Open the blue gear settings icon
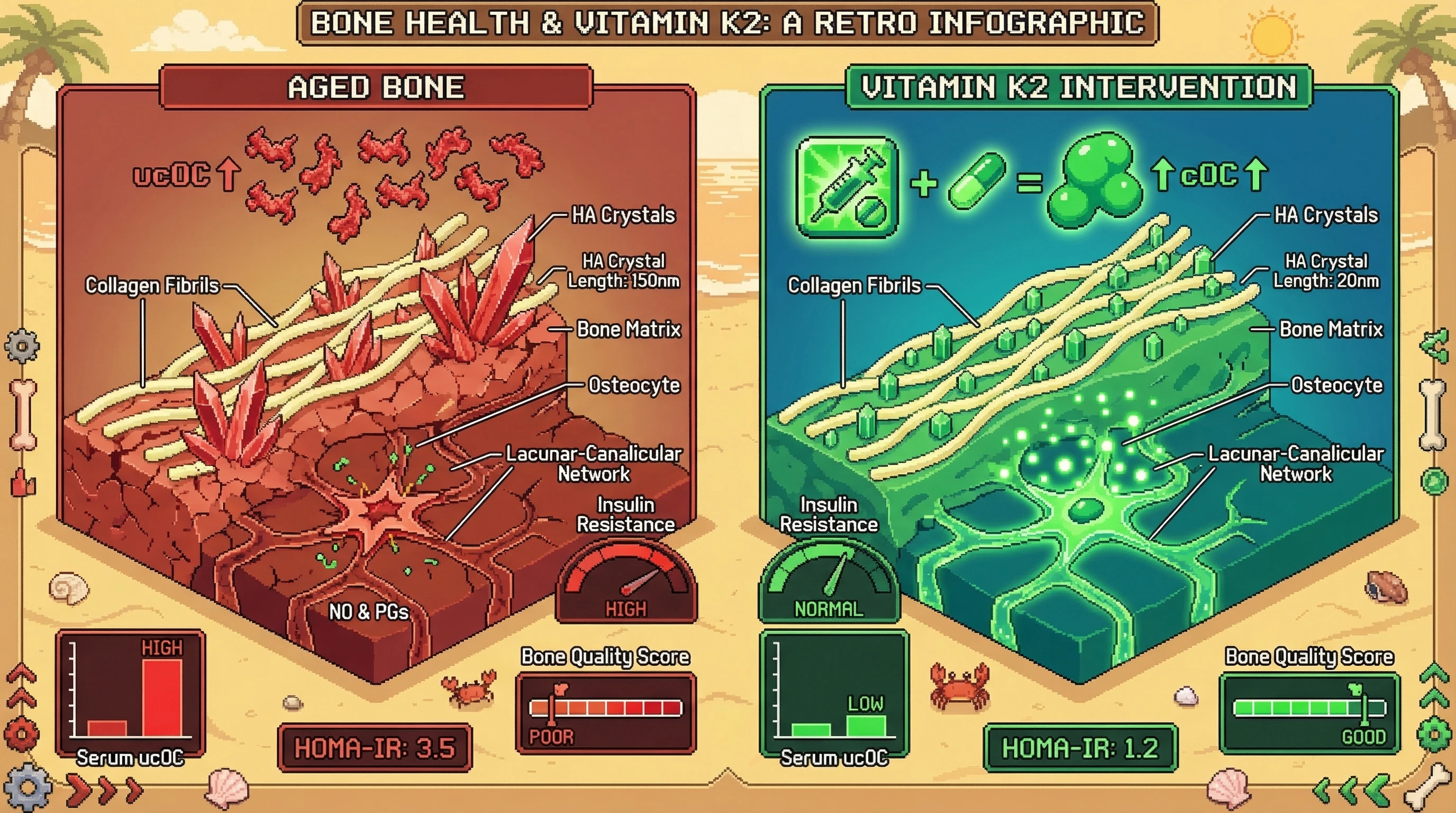 pos(26,787)
